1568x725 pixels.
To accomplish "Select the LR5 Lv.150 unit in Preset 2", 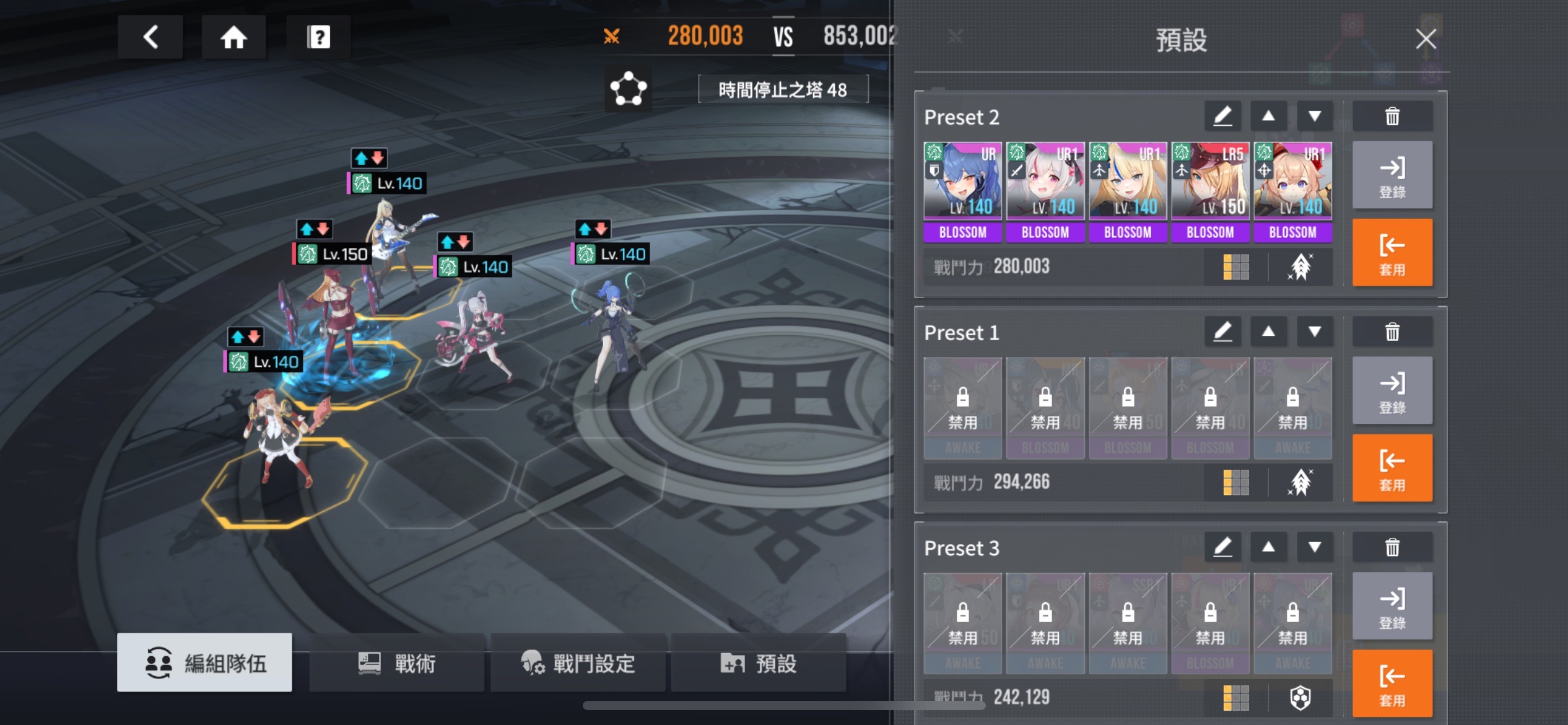I will pos(1209,191).
